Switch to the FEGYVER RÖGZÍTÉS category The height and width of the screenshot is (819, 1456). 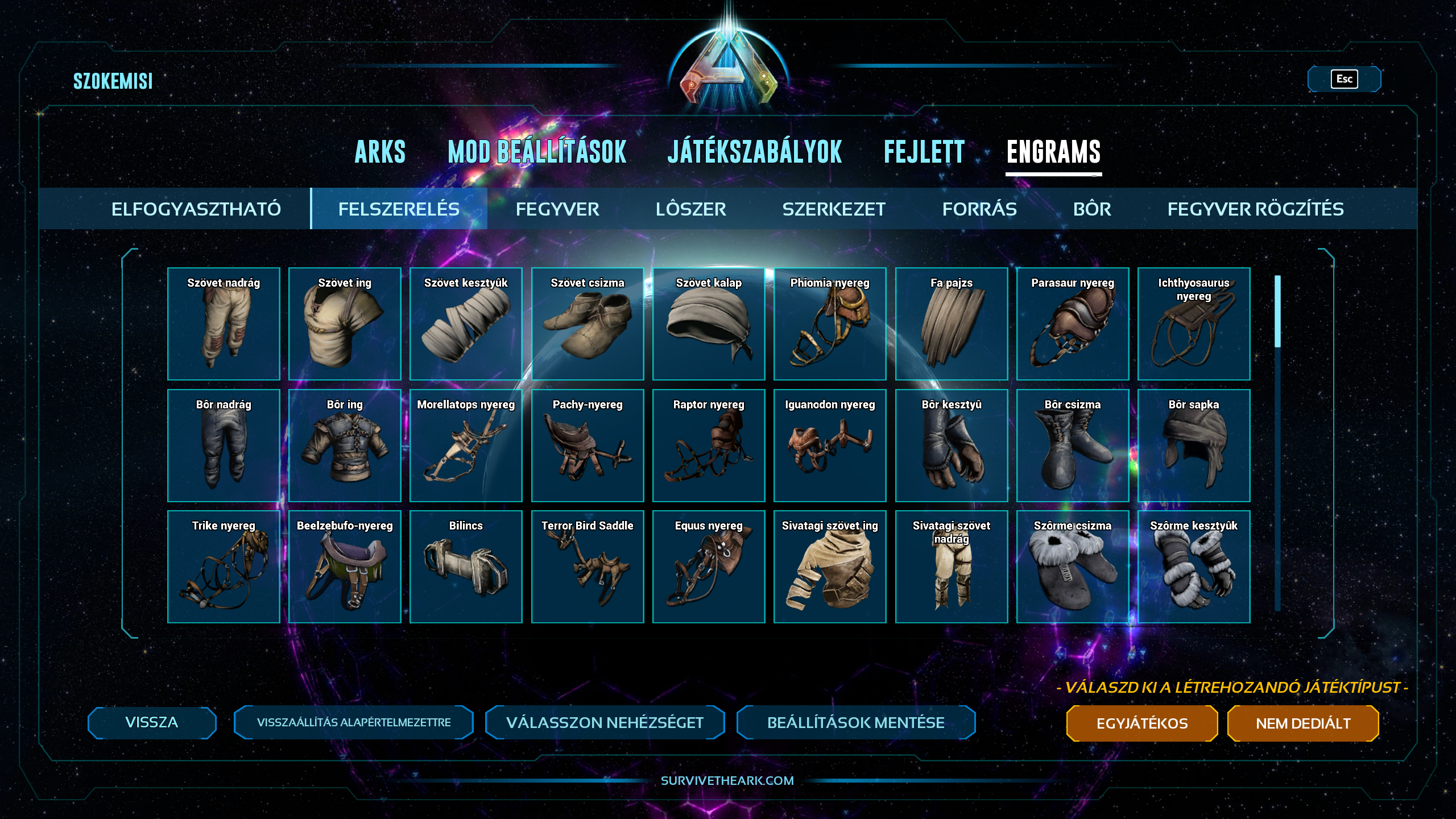(1255, 209)
